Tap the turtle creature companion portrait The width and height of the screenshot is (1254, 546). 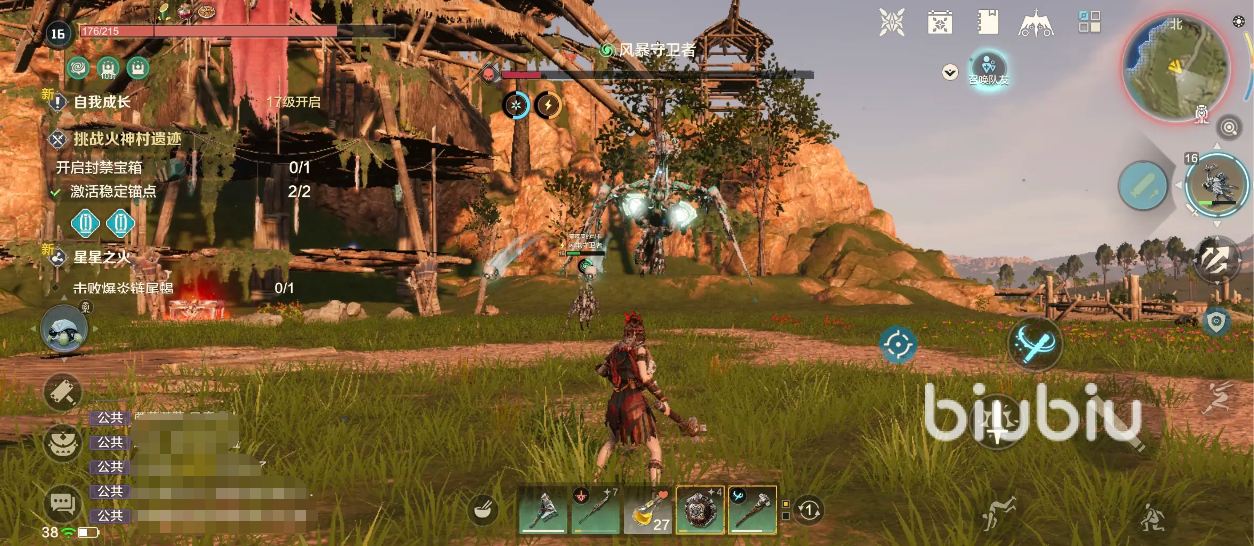[x=64, y=330]
